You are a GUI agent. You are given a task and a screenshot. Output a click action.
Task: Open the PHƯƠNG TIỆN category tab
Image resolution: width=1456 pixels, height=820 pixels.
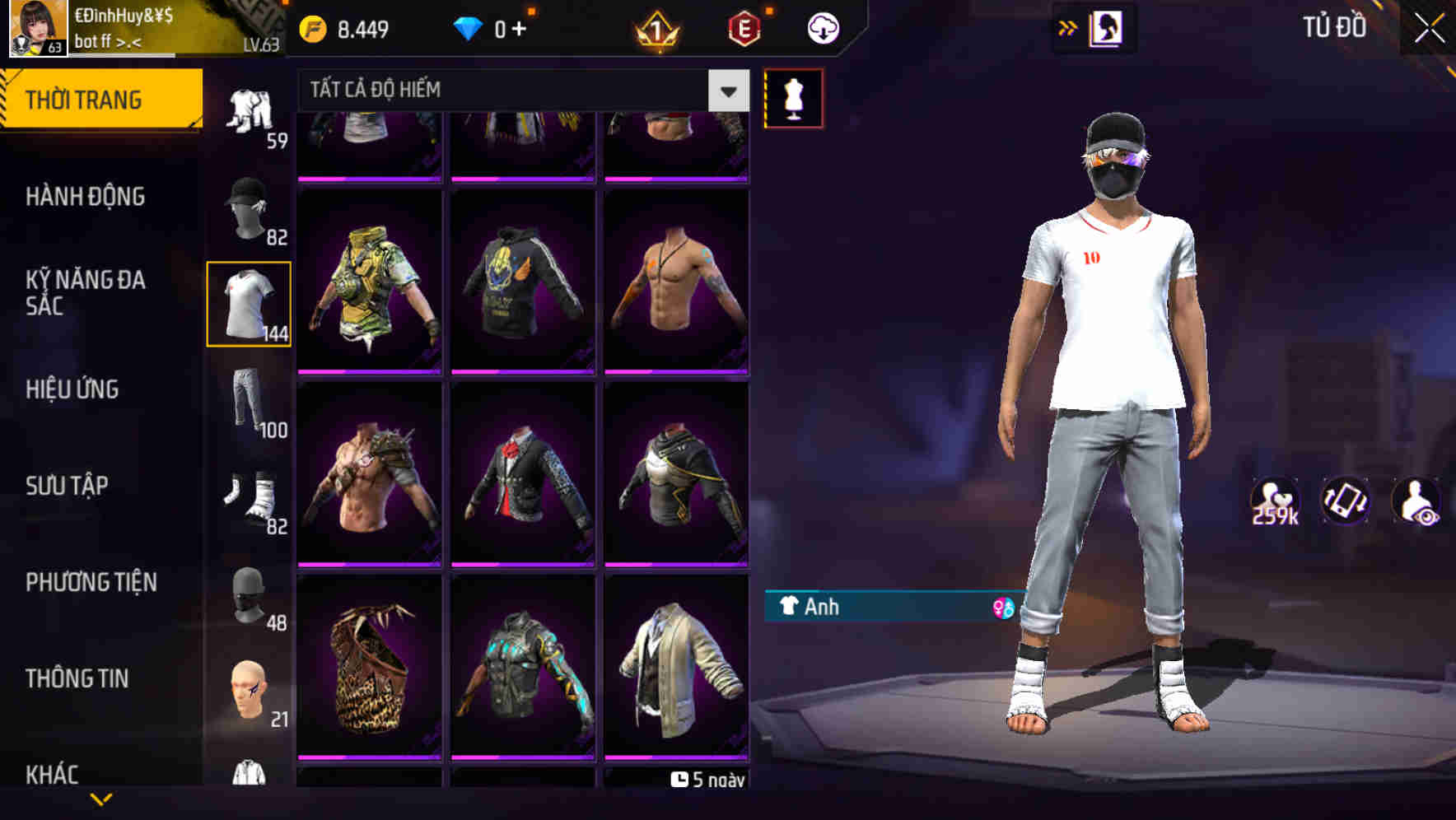(x=91, y=582)
